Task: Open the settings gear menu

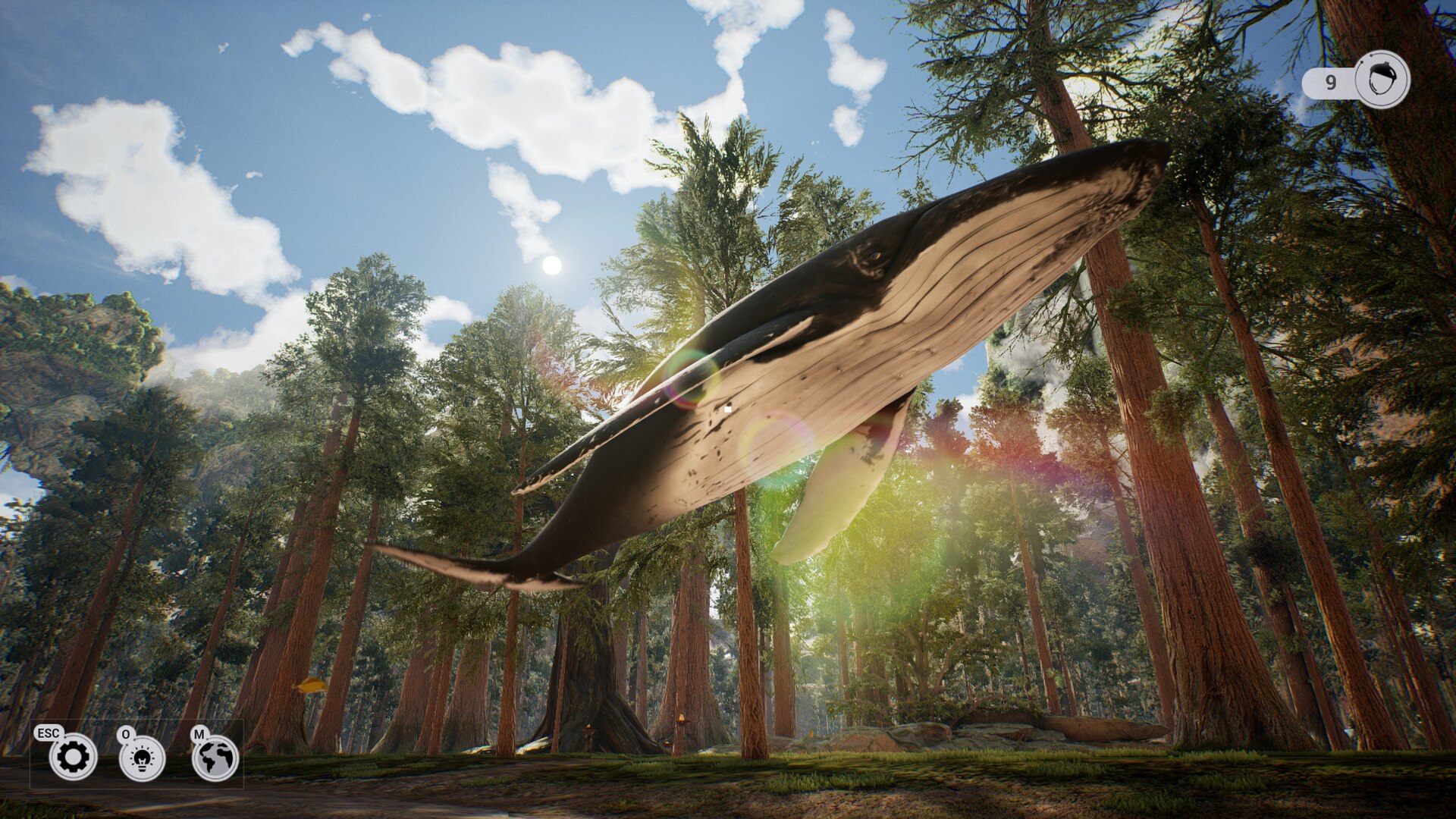Action: click(73, 757)
